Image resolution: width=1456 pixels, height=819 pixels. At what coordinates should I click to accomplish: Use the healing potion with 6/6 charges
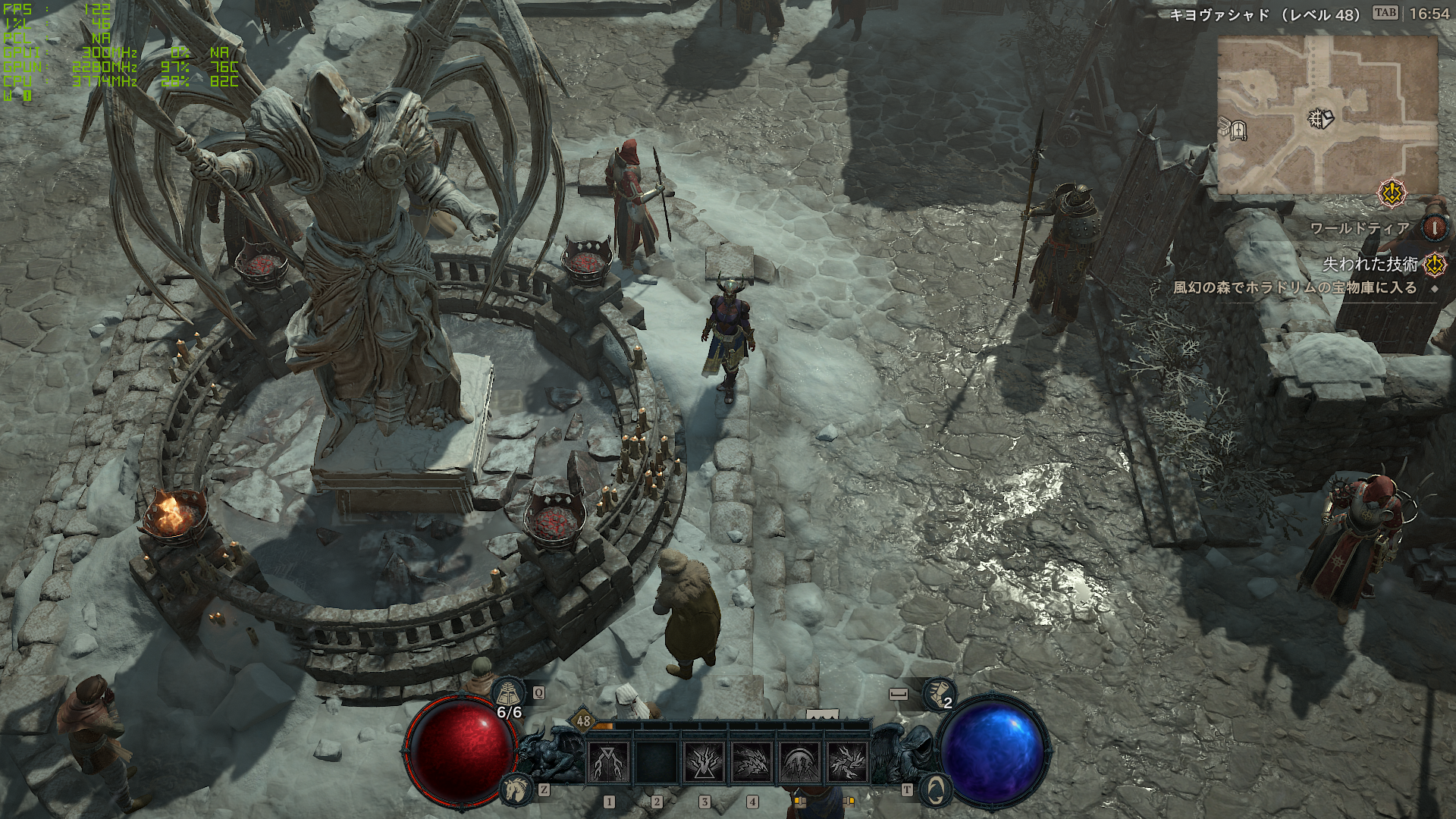tap(510, 694)
